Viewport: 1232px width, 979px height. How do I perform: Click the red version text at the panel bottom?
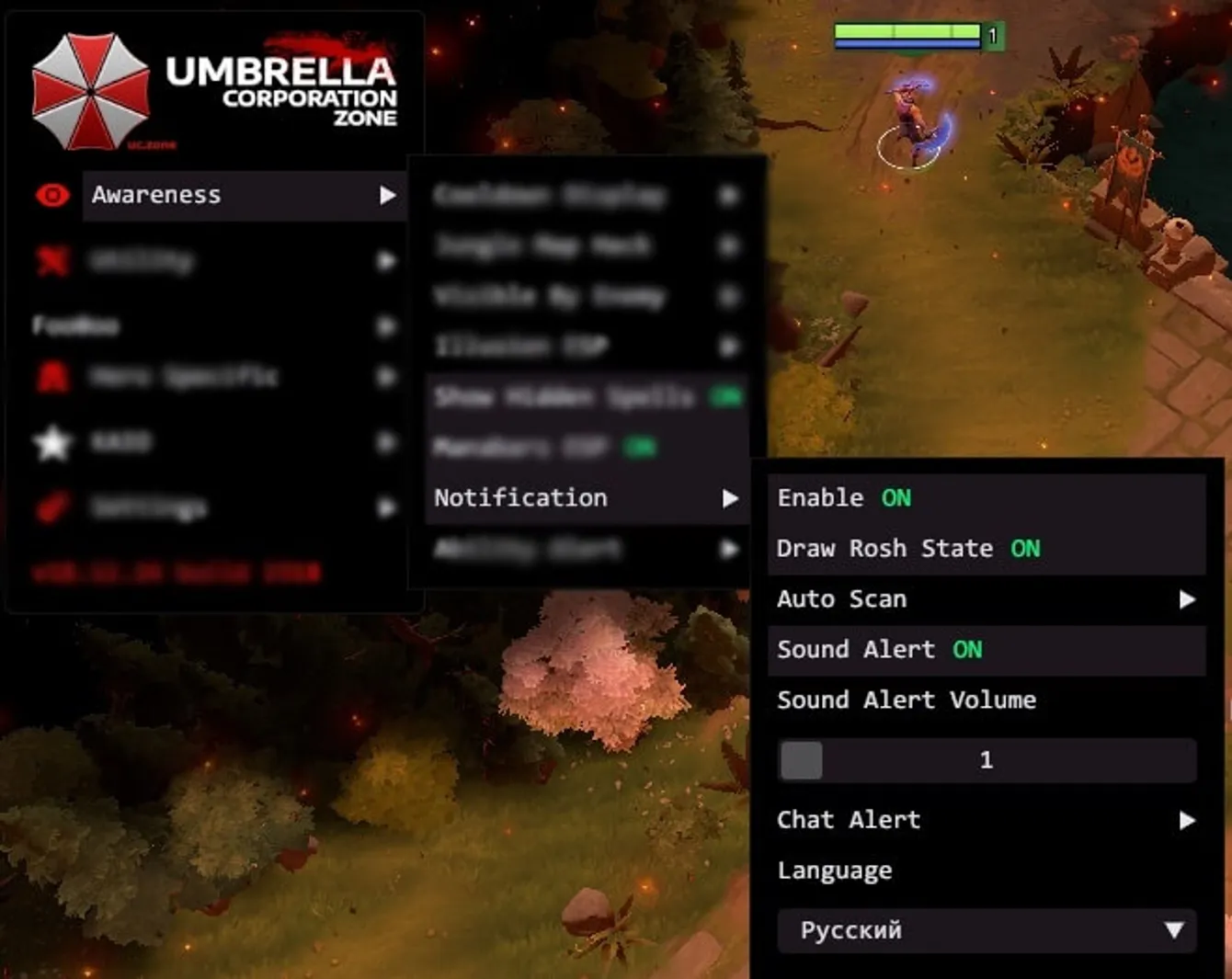(175, 572)
